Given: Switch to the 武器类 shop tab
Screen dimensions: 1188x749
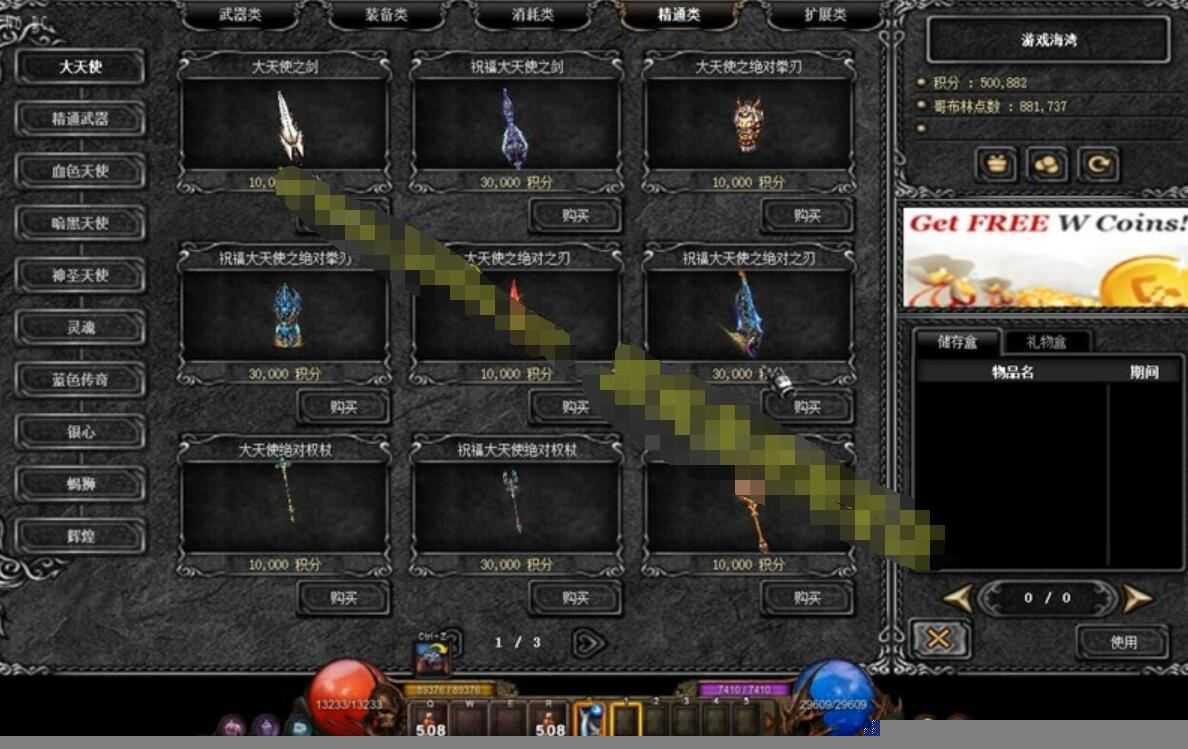Looking at the screenshot, I should coord(242,15).
